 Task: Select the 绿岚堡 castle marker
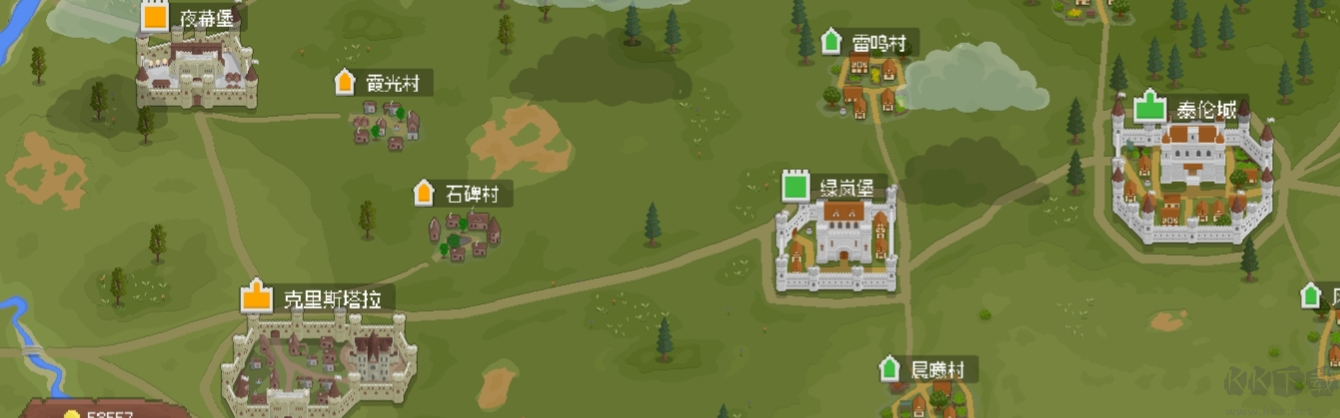pos(795,186)
